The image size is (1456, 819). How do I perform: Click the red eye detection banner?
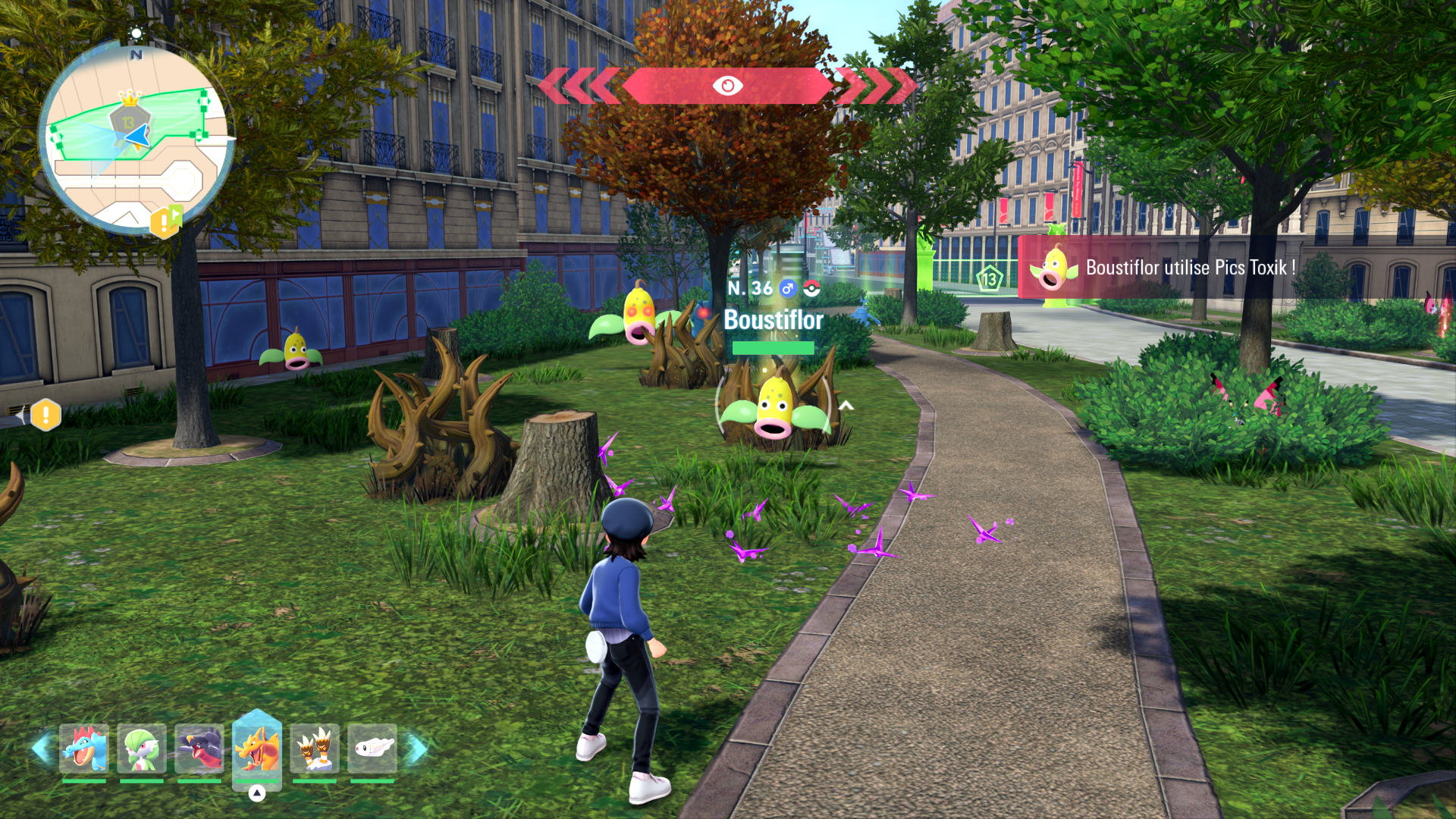tap(727, 86)
